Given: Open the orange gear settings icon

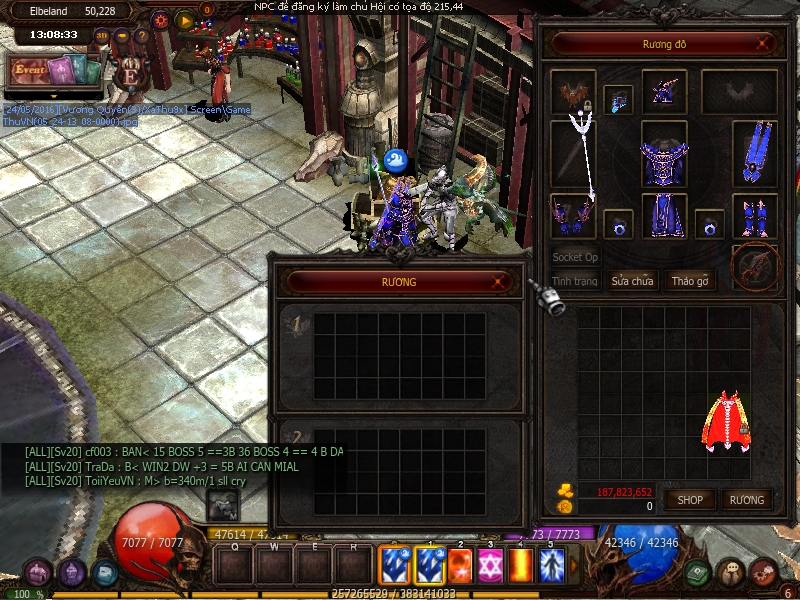Looking at the screenshot, I should click(160, 19).
